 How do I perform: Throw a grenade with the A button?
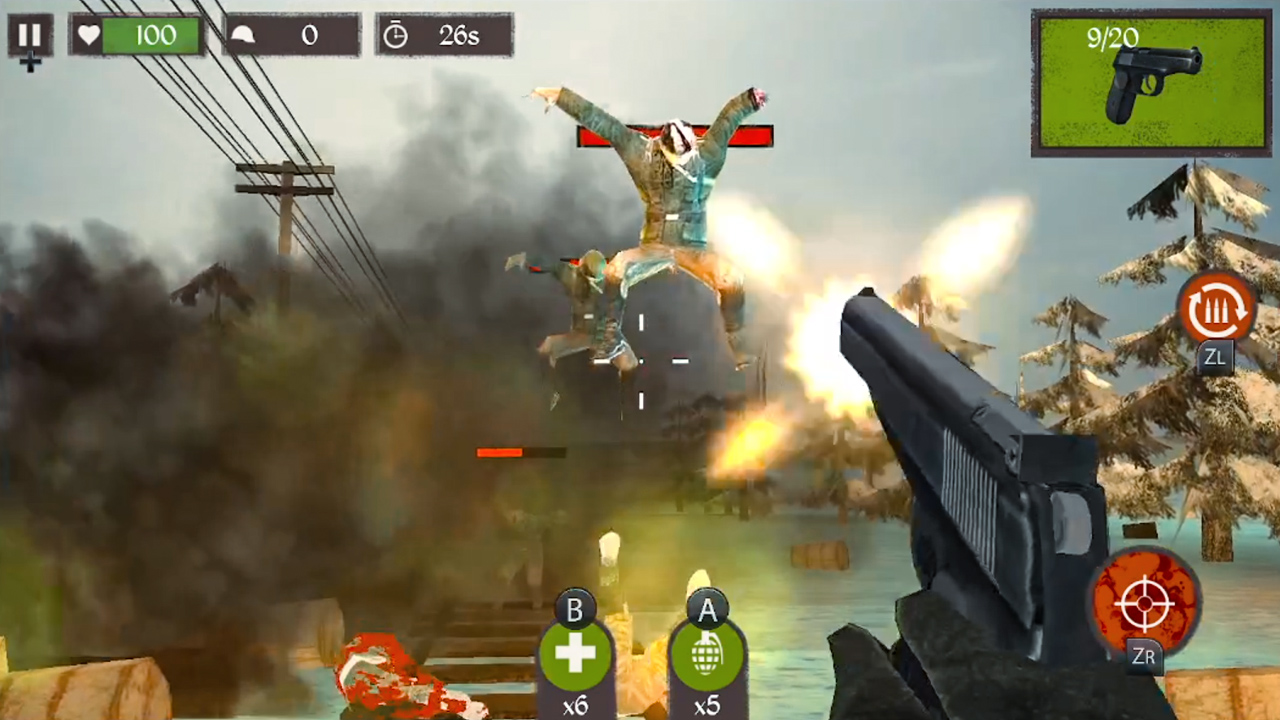(x=708, y=655)
